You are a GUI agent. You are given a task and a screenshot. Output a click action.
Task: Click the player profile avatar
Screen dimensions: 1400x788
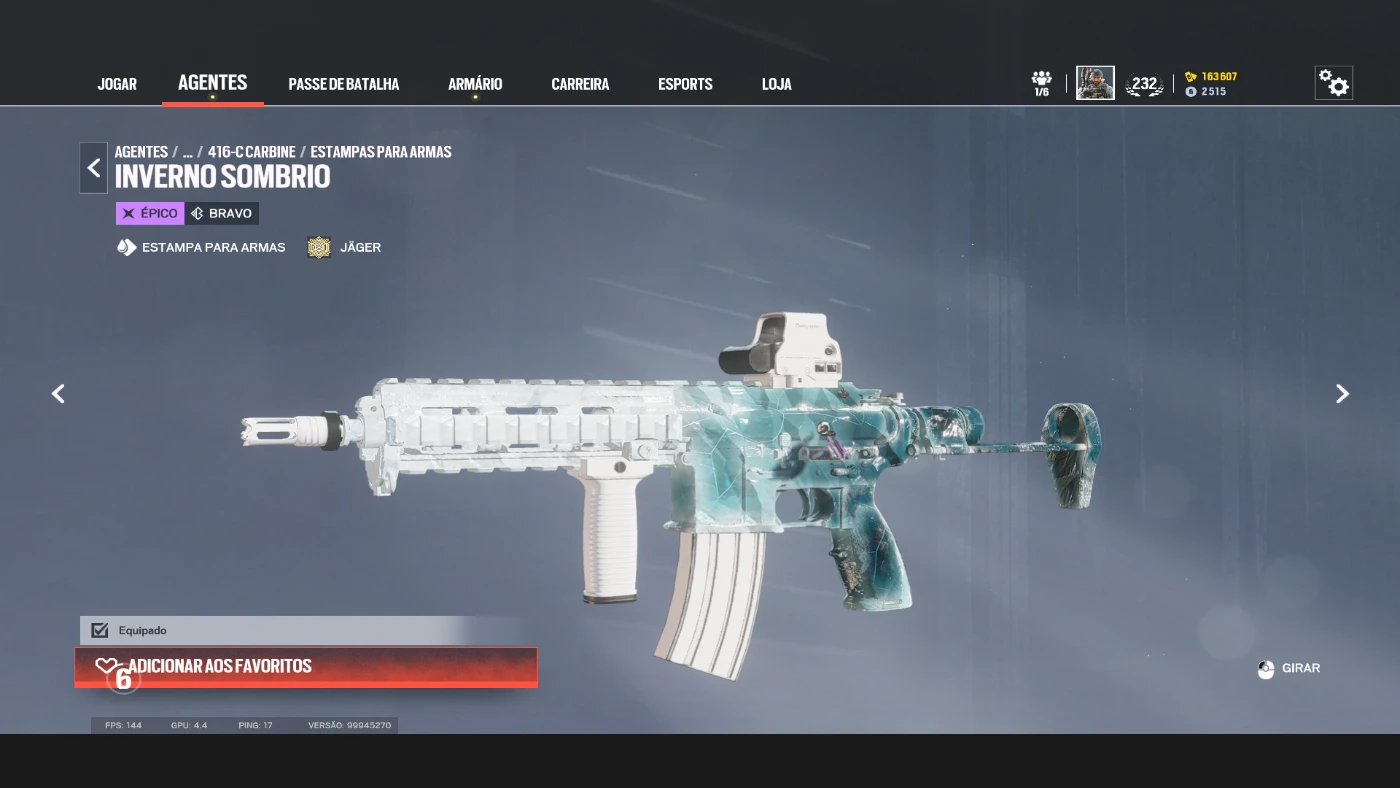click(x=1095, y=83)
